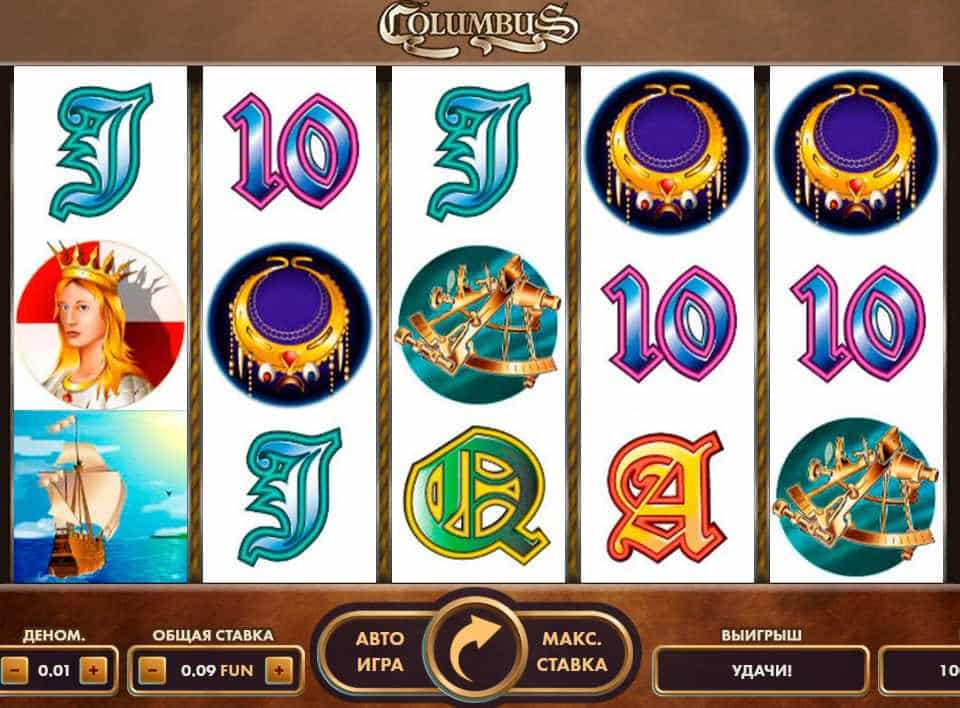Set the maximum bet with МАКС. СТАВКА
Viewport: 960px width, 708px height.
tap(575, 652)
